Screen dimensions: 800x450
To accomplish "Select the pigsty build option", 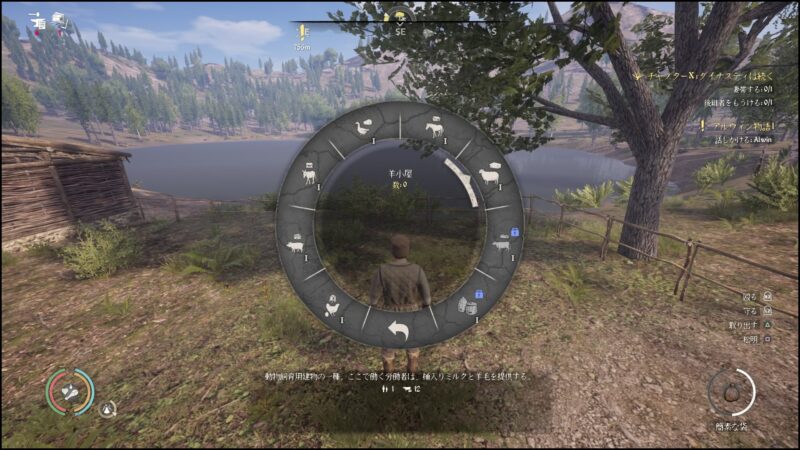I will click(295, 244).
